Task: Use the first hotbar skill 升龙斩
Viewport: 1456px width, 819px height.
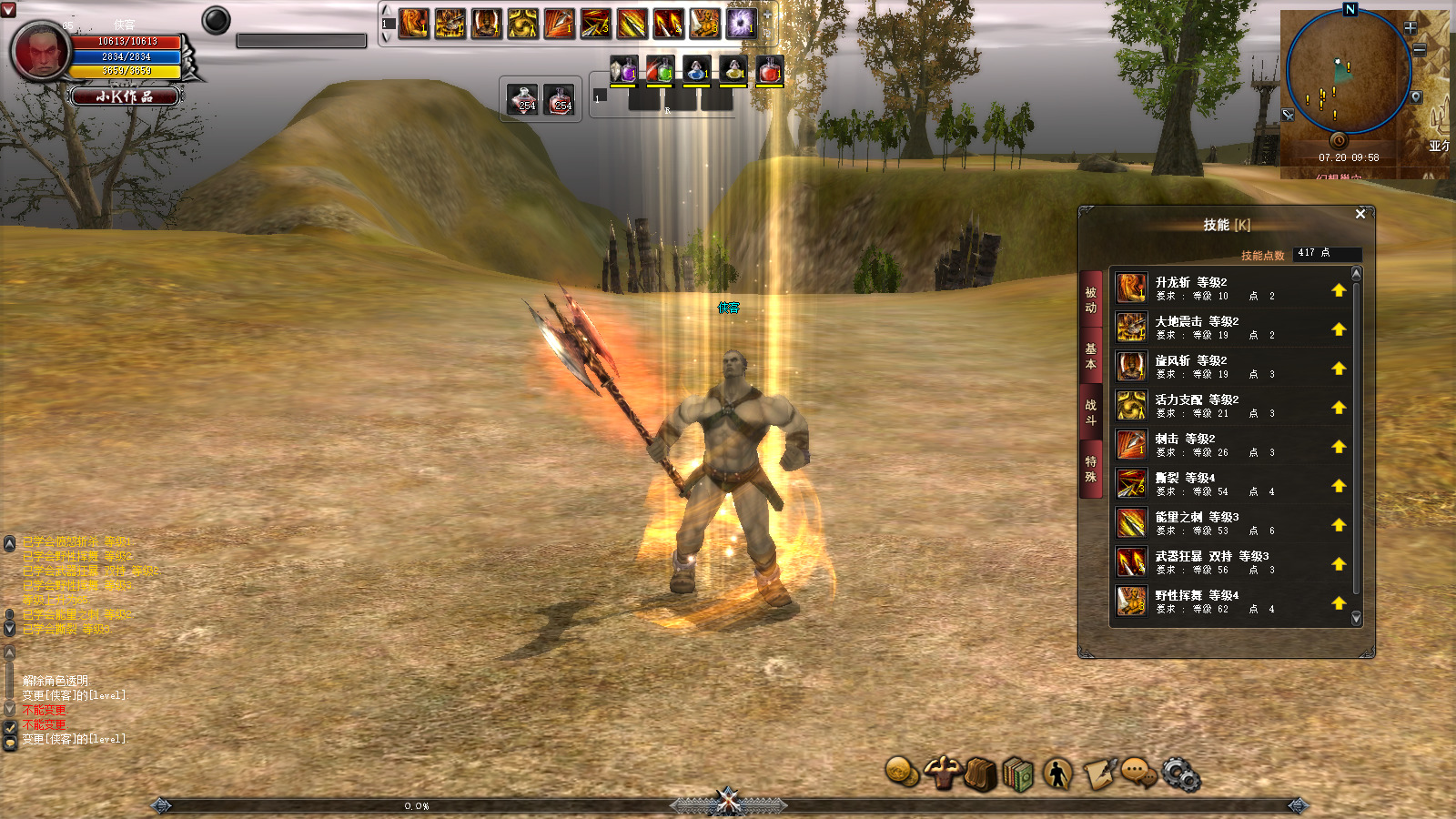Action: pyautogui.click(x=414, y=23)
